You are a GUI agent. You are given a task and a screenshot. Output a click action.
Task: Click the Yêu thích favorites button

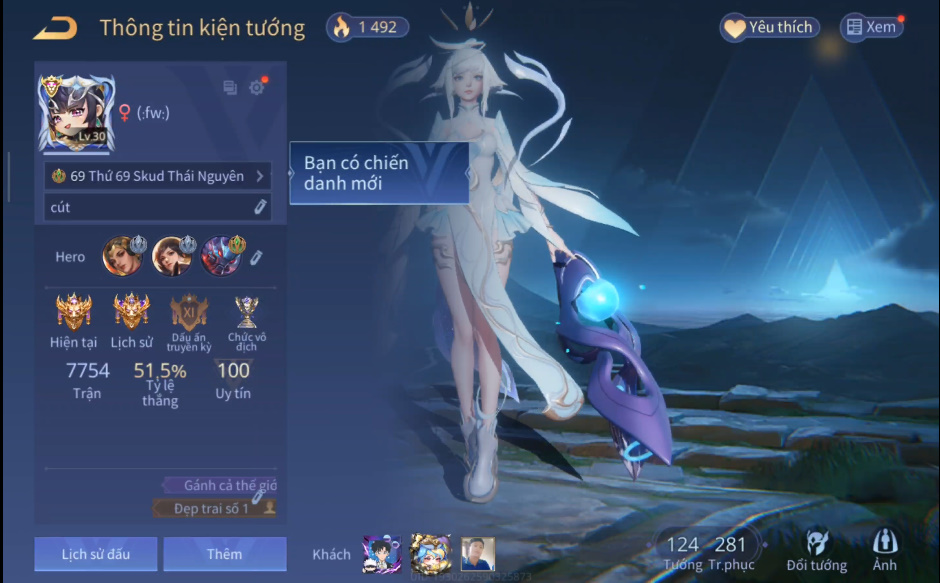(769, 28)
